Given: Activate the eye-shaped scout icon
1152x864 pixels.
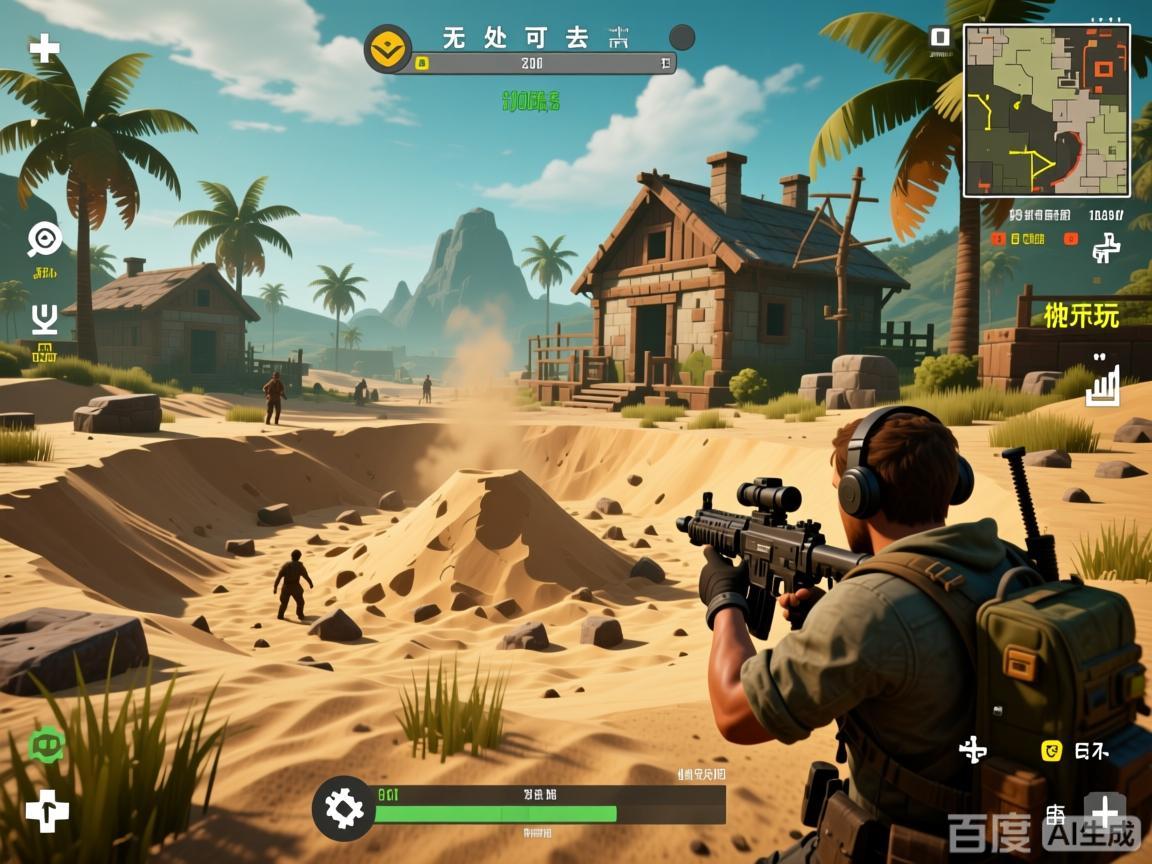Looking at the screenshot, I should [45, 238].
